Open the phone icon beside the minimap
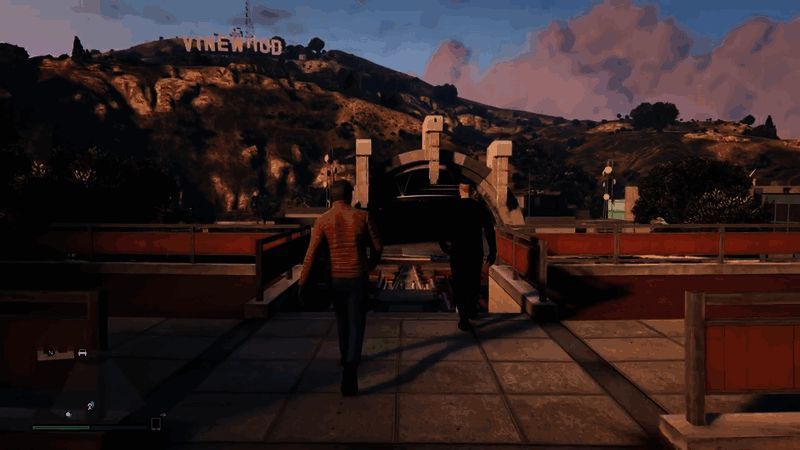 (x=156, y=423)
